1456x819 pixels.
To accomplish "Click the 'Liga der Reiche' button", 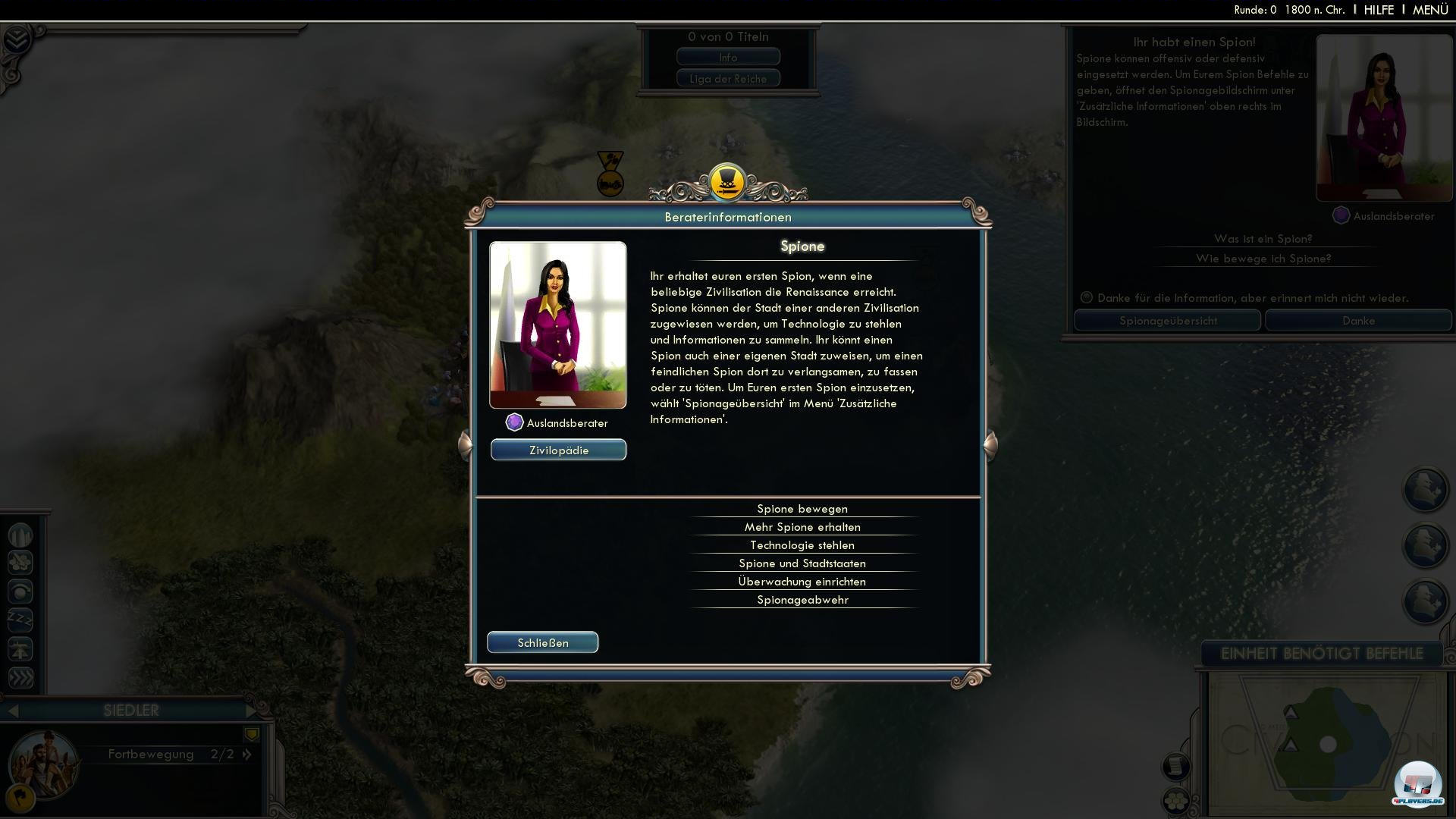I will click(728, 78).
